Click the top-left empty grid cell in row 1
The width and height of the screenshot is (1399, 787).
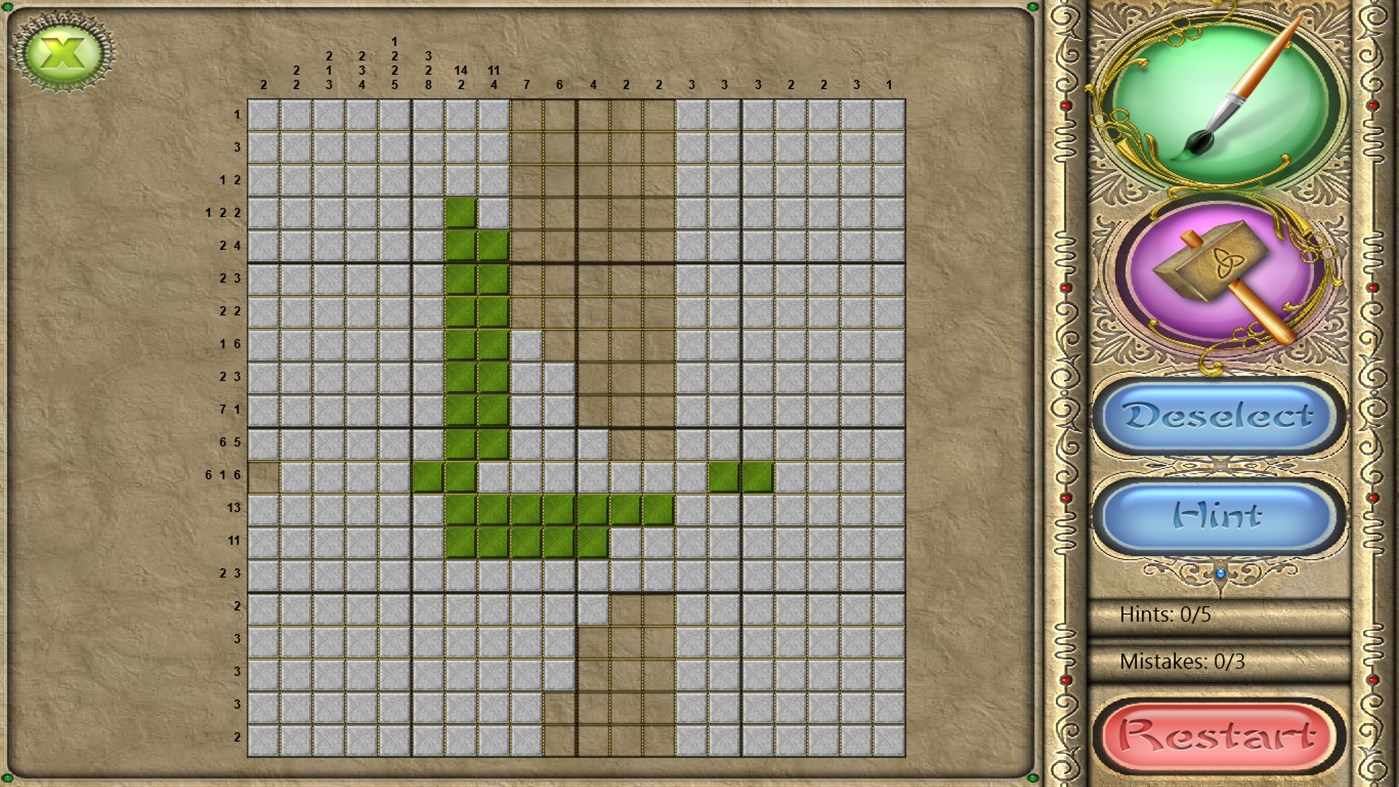point(263,114)
